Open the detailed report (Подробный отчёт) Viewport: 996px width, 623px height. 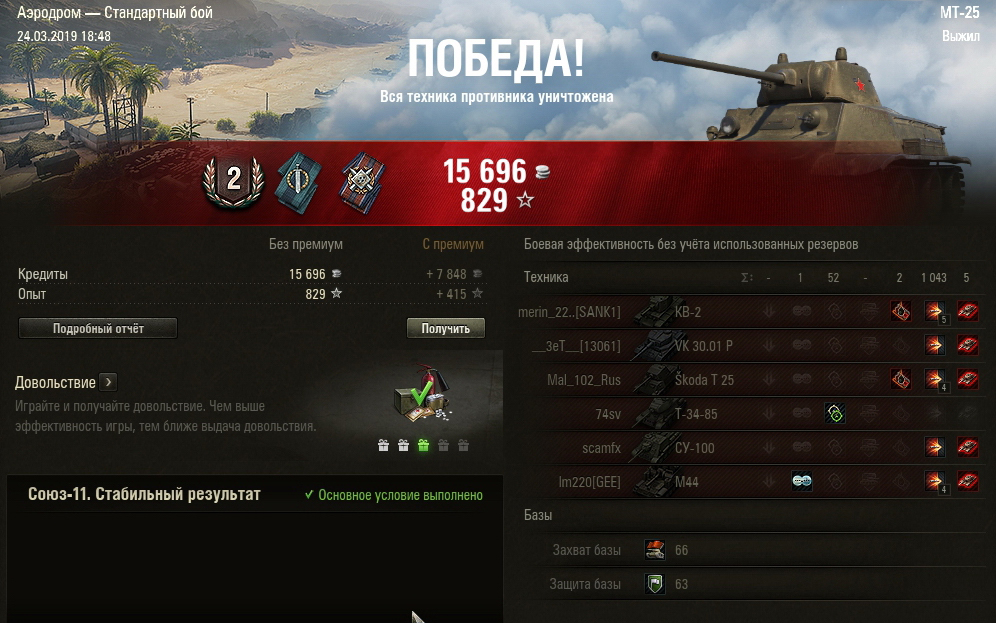tap(97, 329)
